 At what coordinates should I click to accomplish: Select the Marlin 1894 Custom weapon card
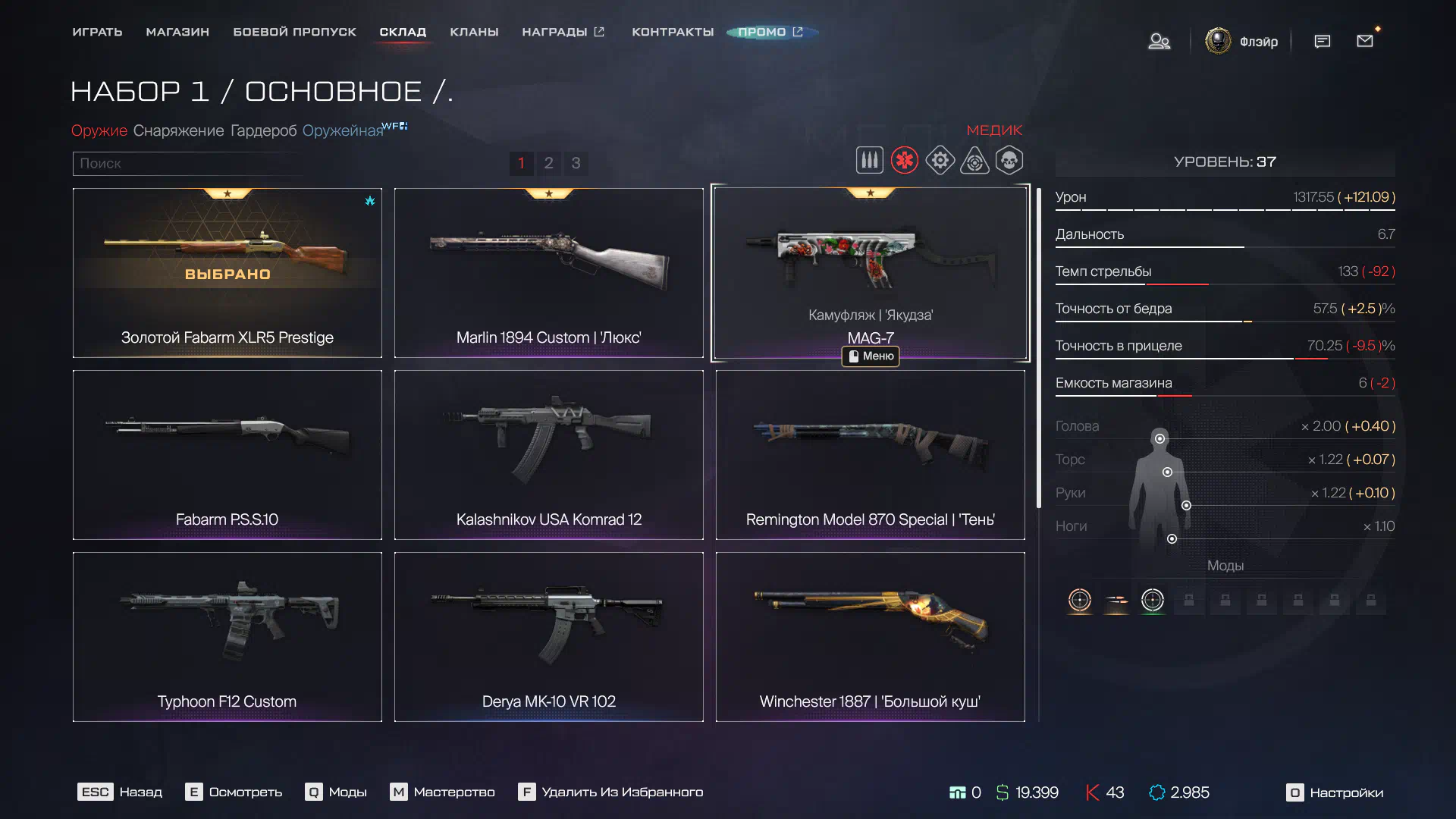point(548,272)
